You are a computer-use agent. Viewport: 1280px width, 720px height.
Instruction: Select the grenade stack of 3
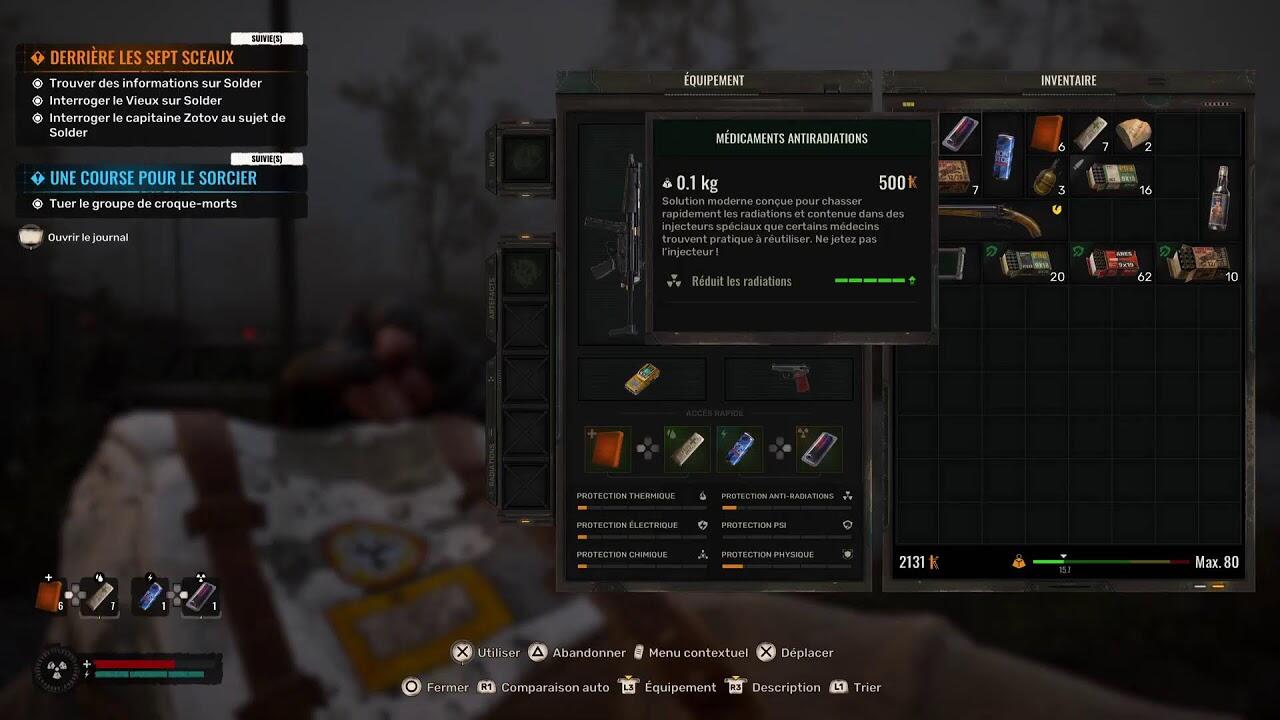[1047, 176]
